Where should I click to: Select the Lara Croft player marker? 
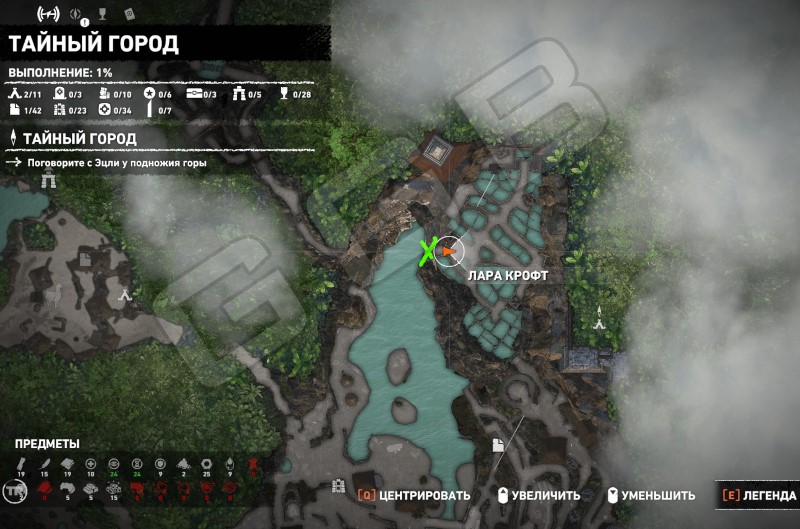click(x=450, y=252)
